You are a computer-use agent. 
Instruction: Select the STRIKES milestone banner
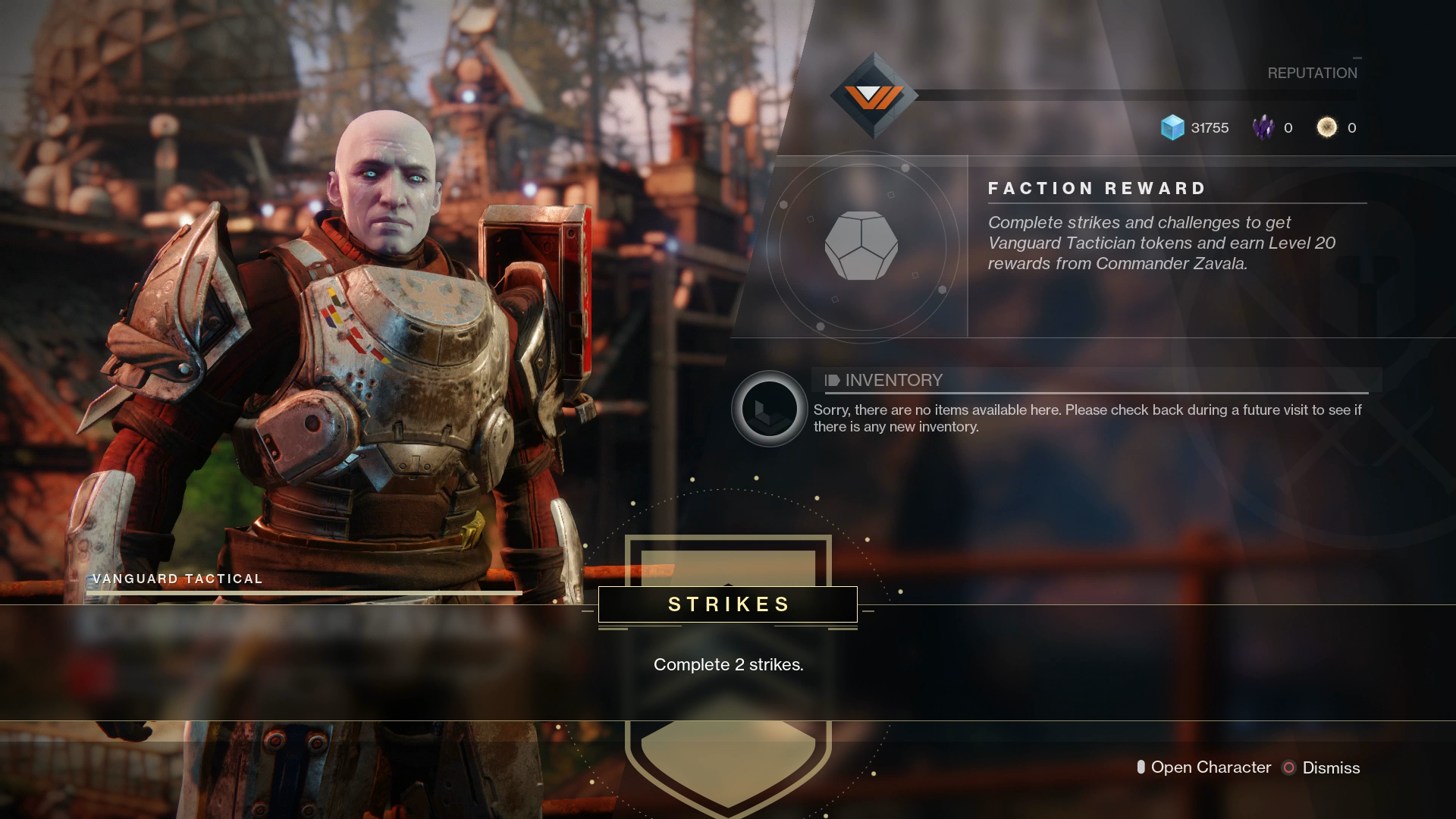[726, 604]
